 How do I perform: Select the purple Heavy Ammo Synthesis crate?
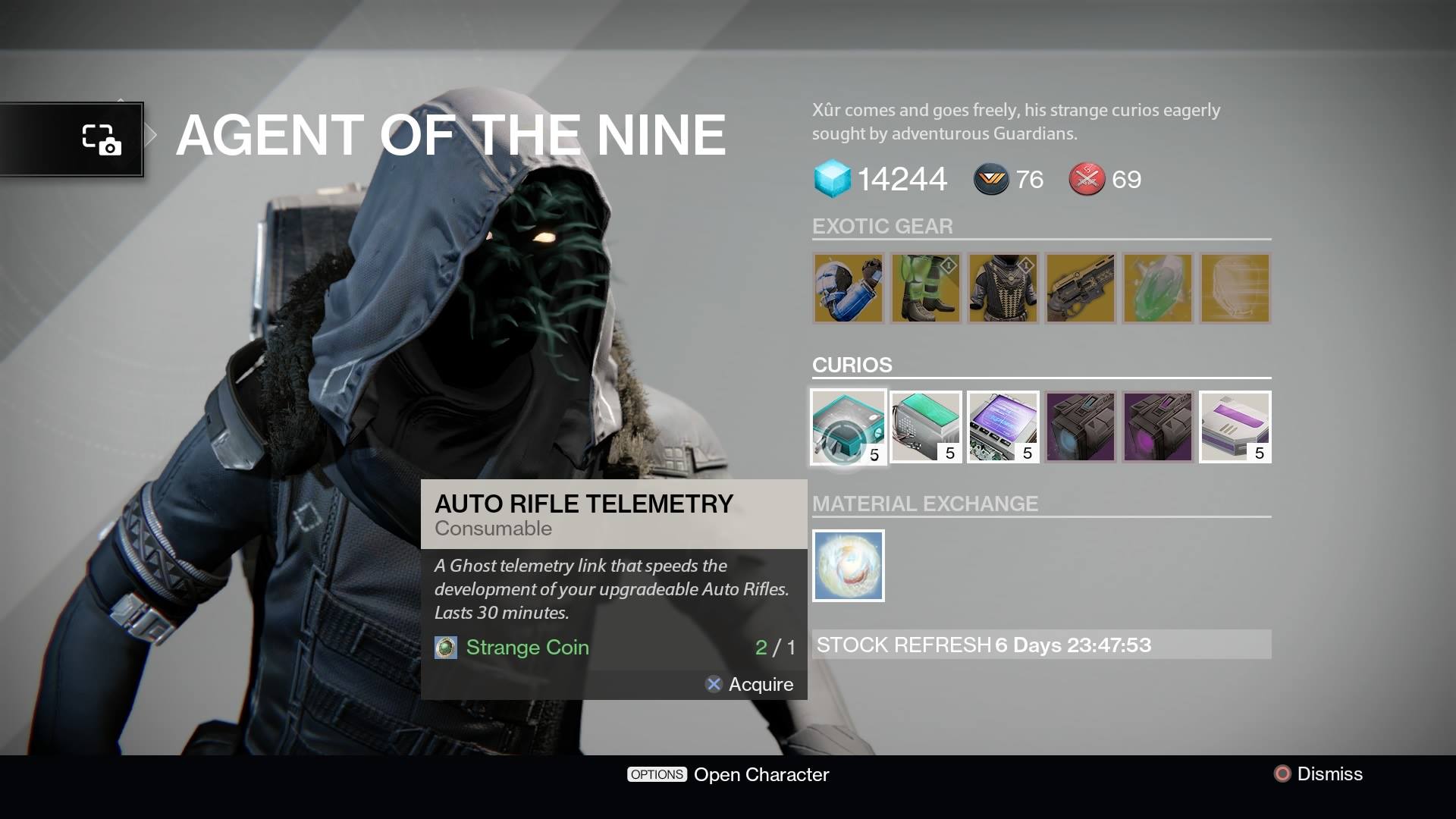click(1157, 426)
